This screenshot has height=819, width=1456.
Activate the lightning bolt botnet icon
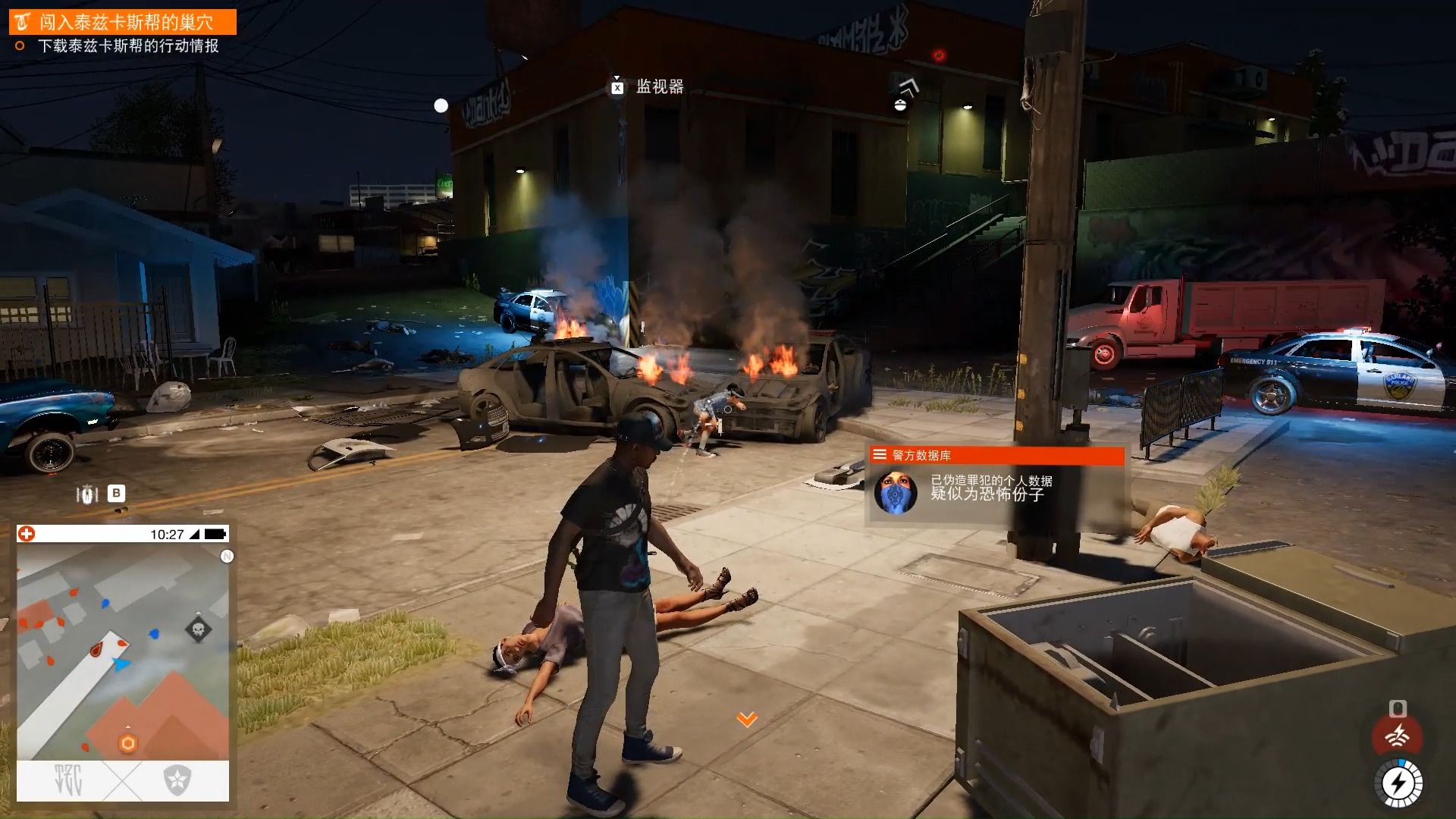tap(1397, 783)
